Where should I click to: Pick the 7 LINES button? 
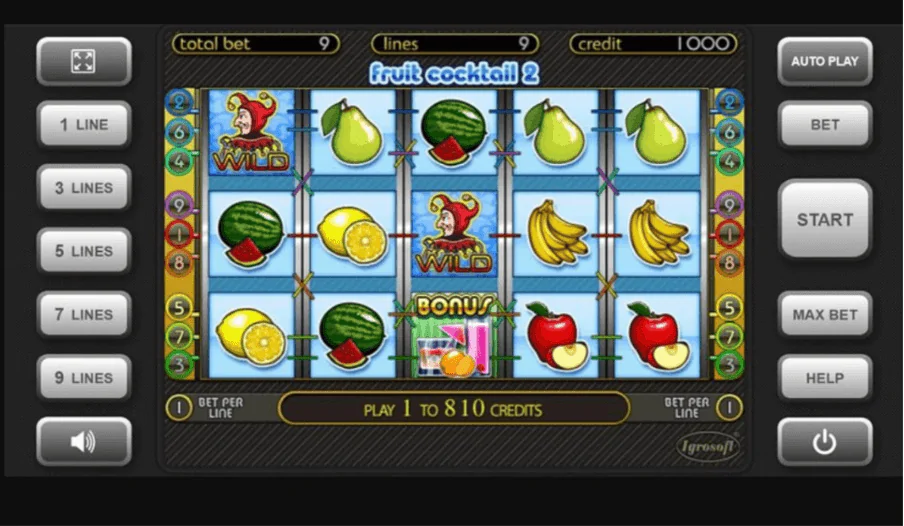pos(84,314)
